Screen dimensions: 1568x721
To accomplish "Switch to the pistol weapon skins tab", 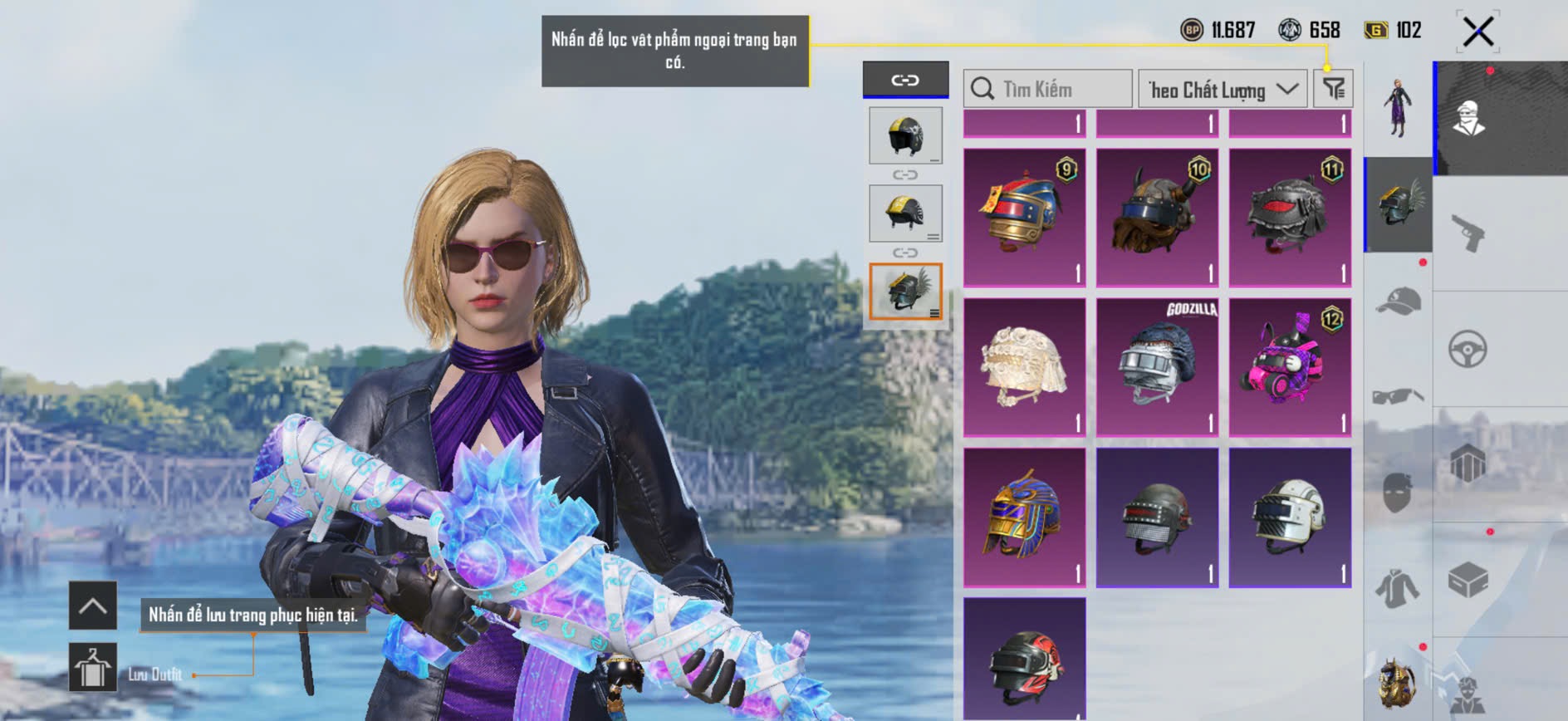I will click(1468, 233).
